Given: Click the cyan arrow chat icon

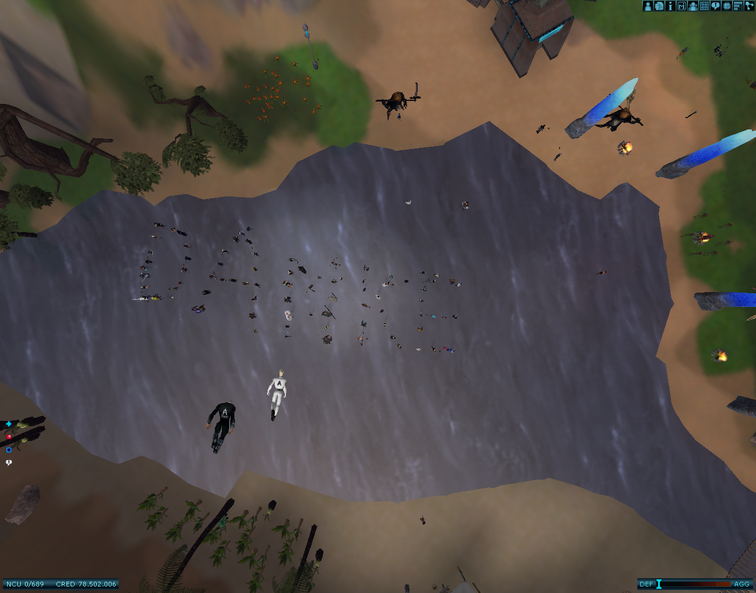Looking at the screenshot, I should (x=9, y=424).
